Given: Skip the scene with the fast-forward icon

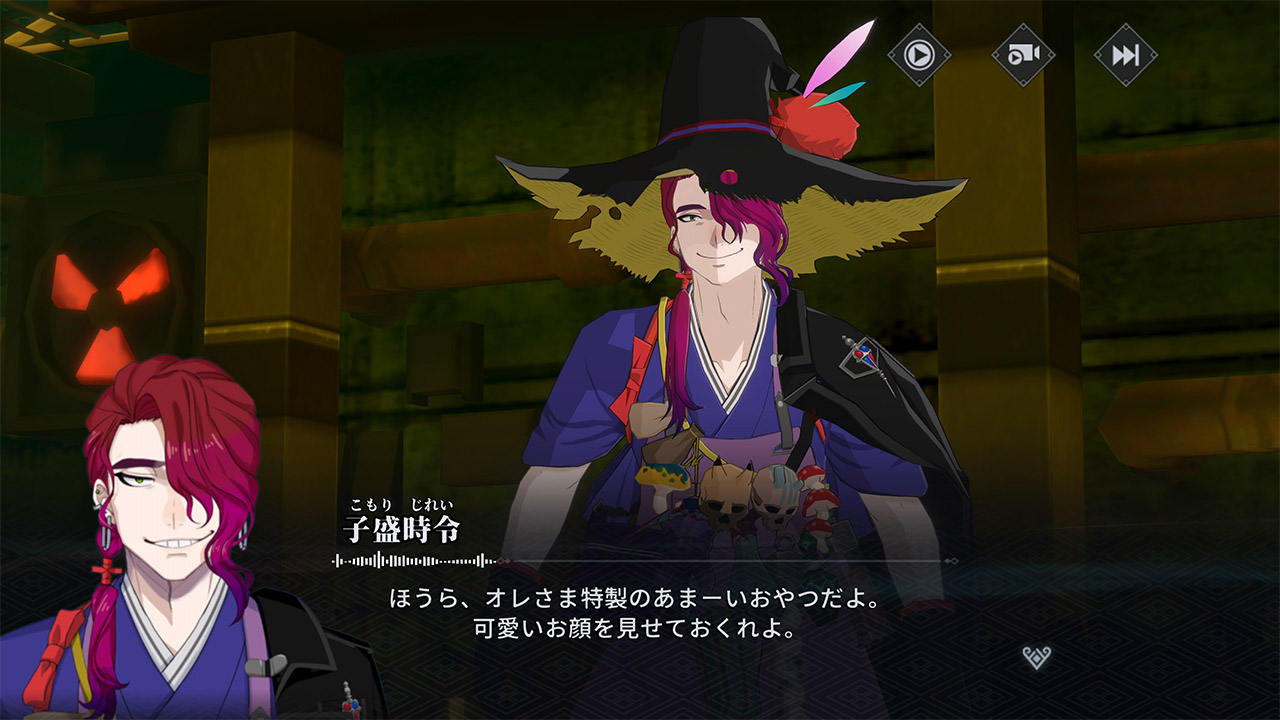Looking at the screenshot, I should [x=1125, y=54].
